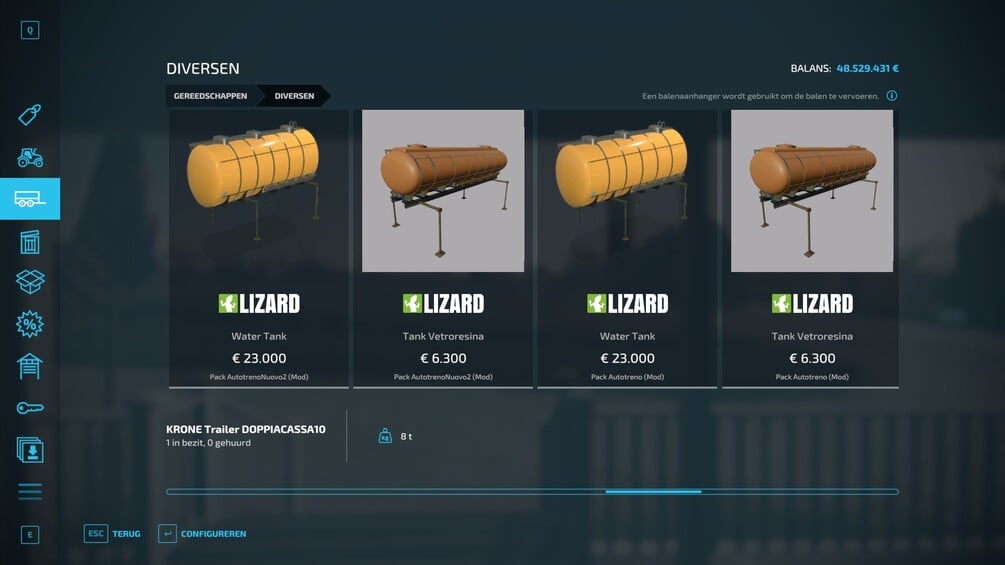Viewport: 1005px width, 565px height.
Task: Switch to the tractor vehicles category
Action: 30,157
